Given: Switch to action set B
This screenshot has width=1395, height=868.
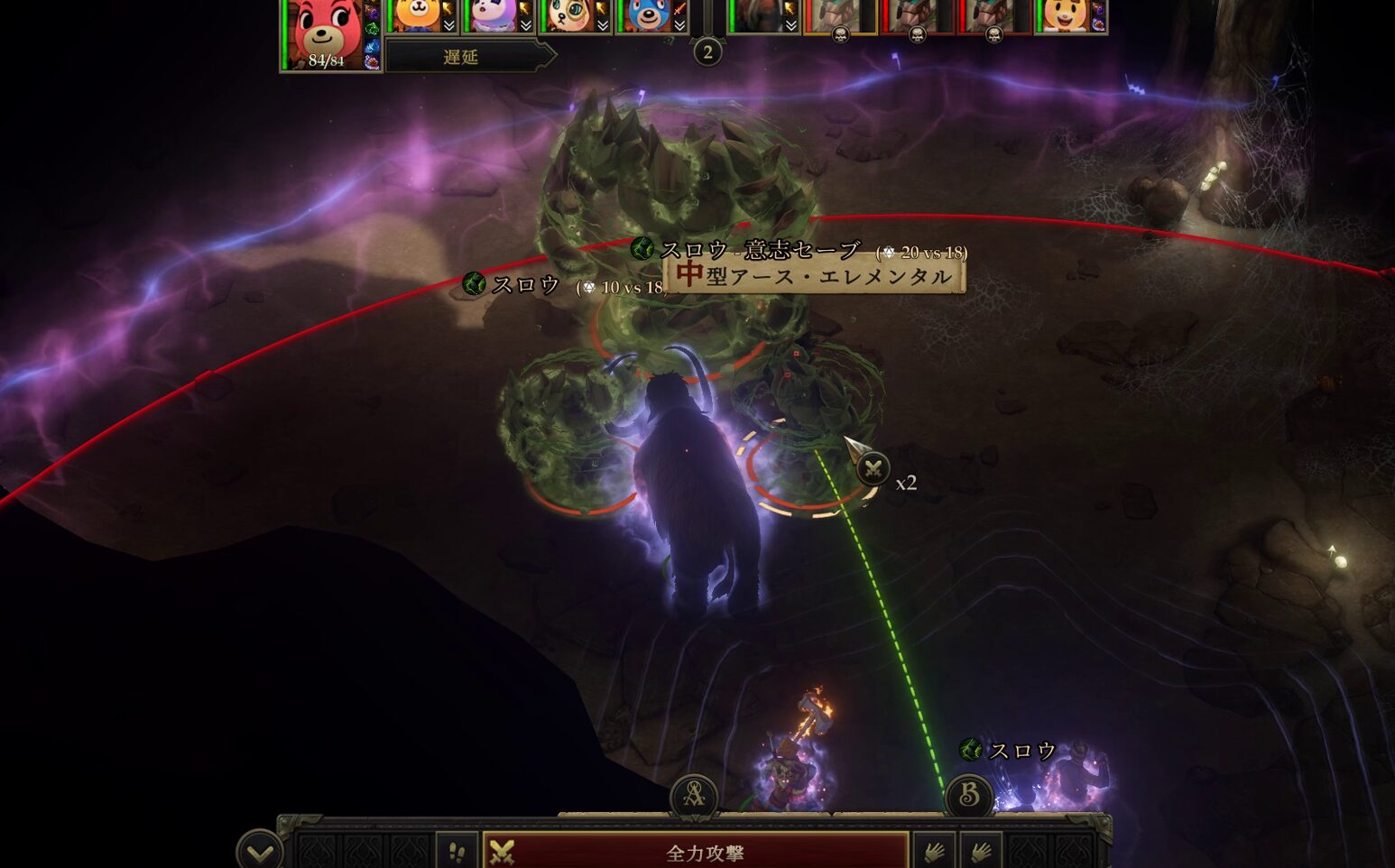Looking at the screenshot, I should [969, 795].
